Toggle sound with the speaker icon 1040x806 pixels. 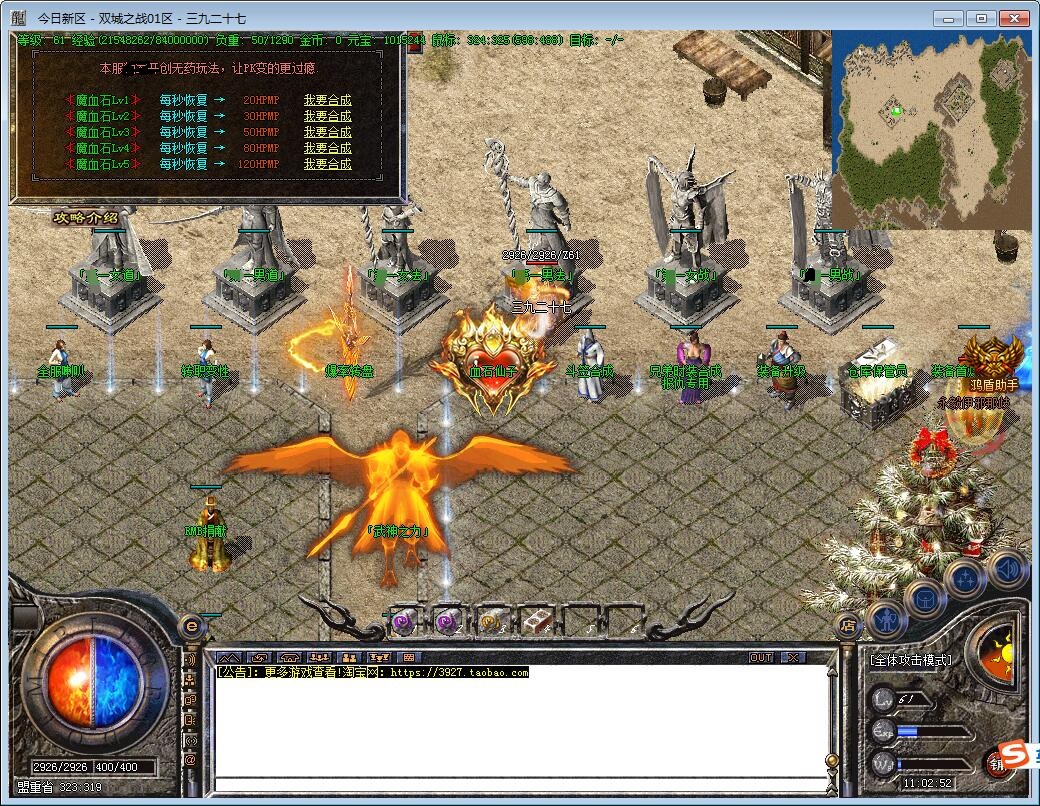1005,569
